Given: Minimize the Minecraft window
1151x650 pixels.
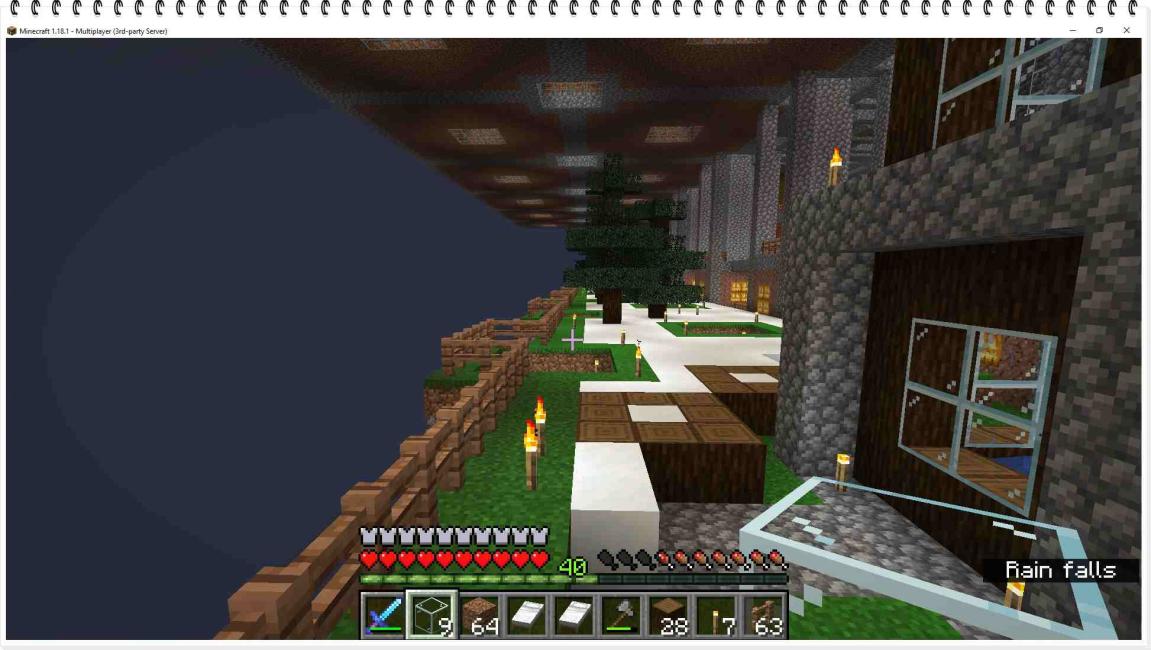Looking at the screenshot, I should pos(1072,31).
